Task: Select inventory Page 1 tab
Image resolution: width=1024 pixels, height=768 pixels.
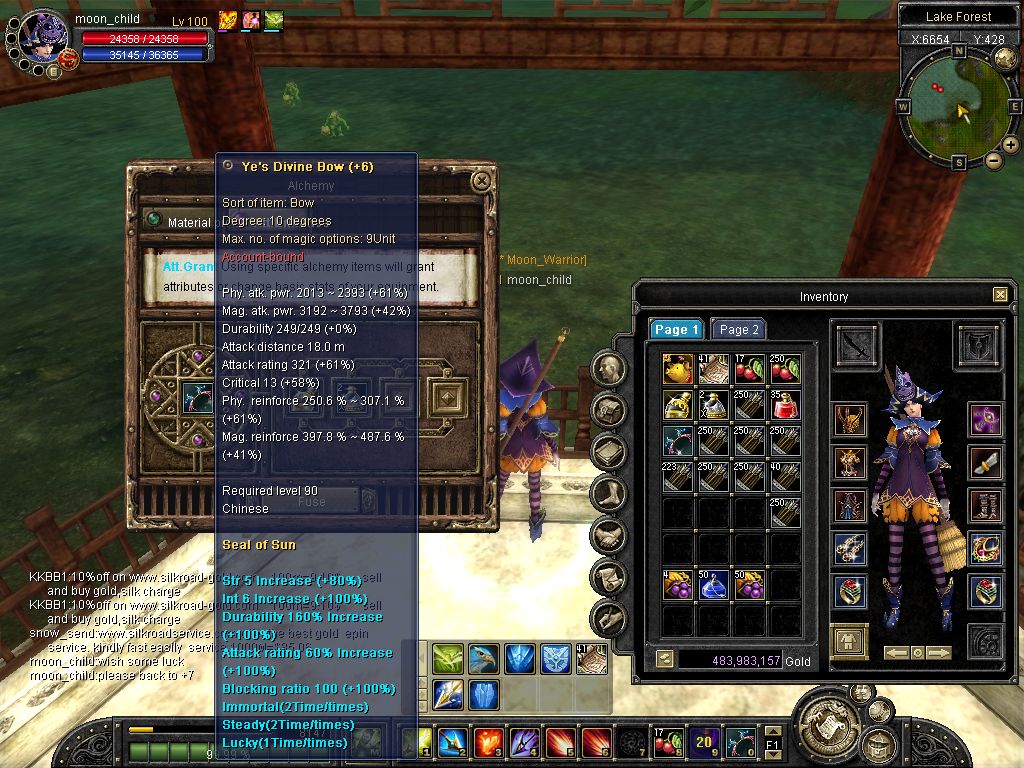Action: pyautogui.click(x=677, y=329)
